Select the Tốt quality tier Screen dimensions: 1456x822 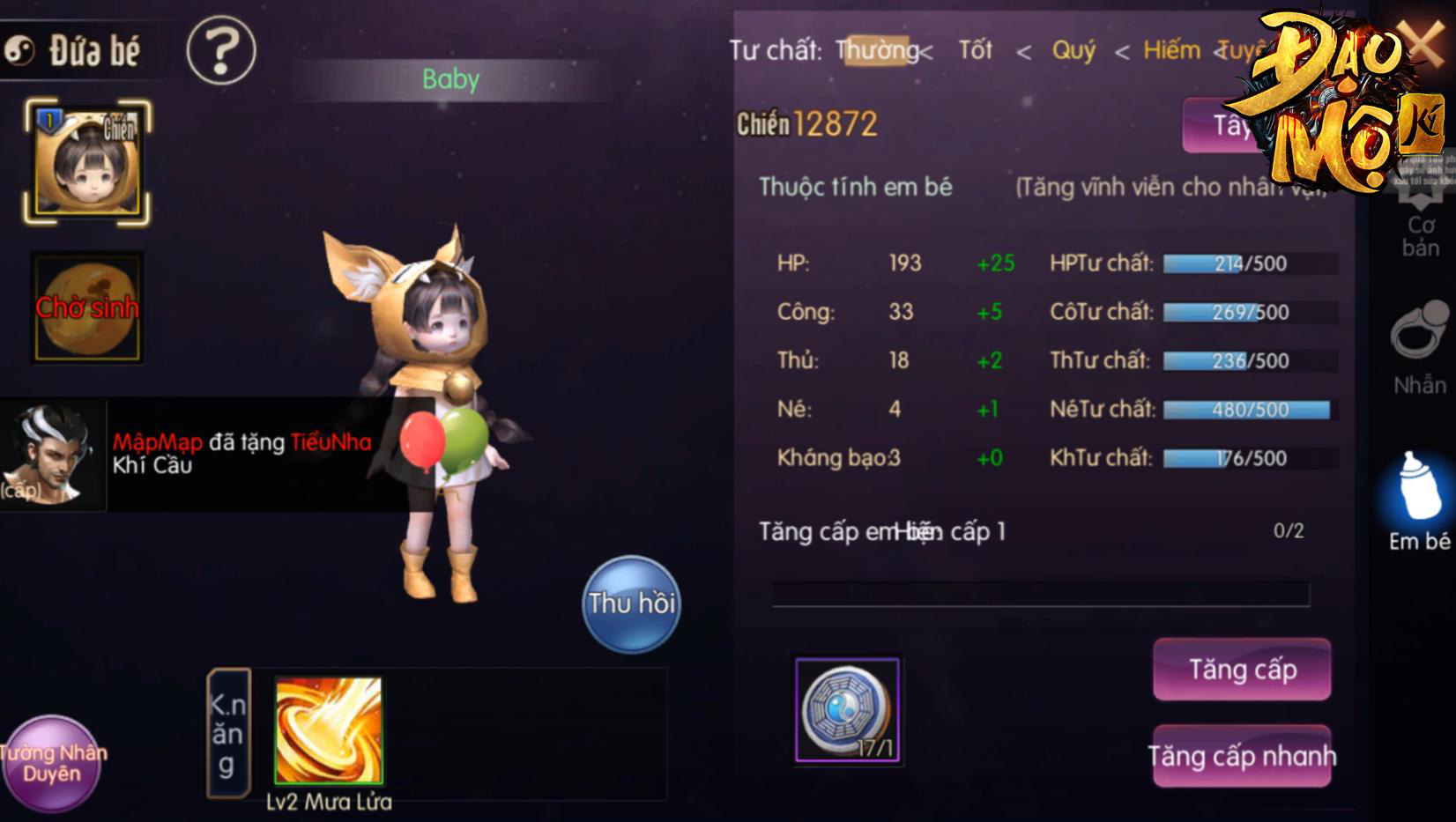point(978,51)
